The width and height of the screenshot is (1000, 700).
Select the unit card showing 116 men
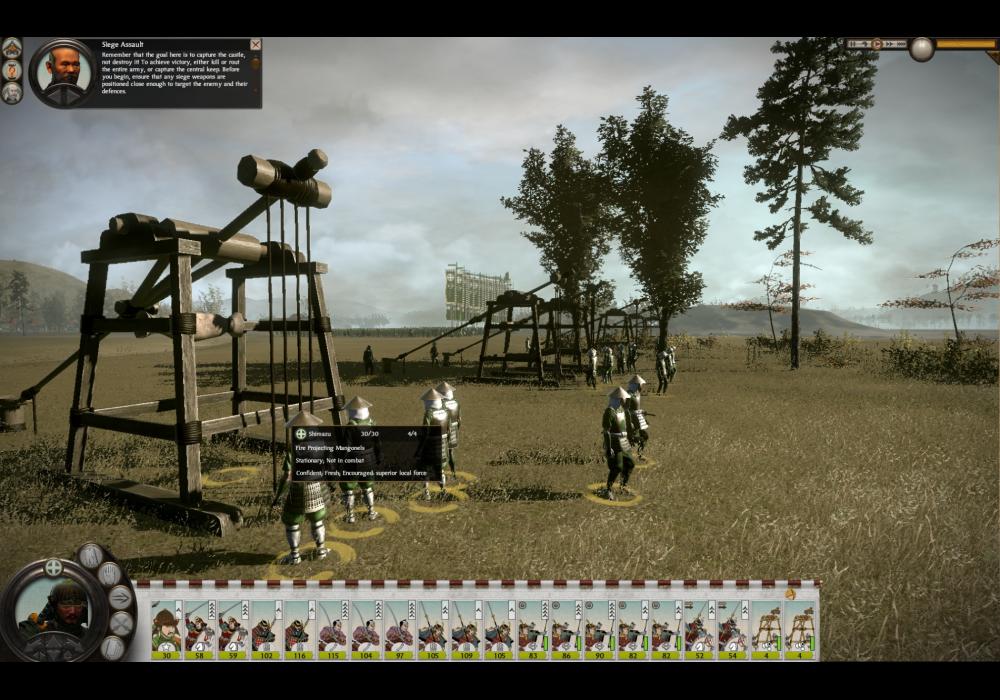pyautogui.click(x=298, y=629)
